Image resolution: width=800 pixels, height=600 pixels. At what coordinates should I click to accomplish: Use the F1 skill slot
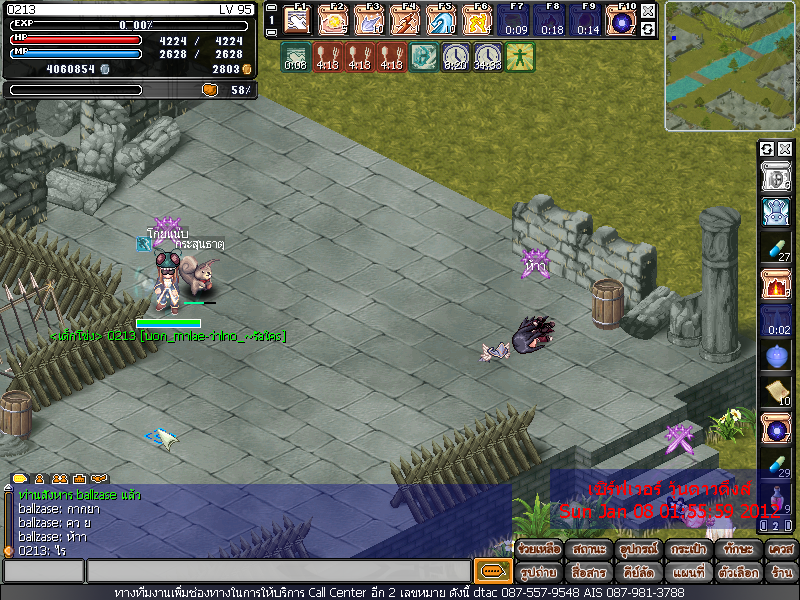click(297, 20)
